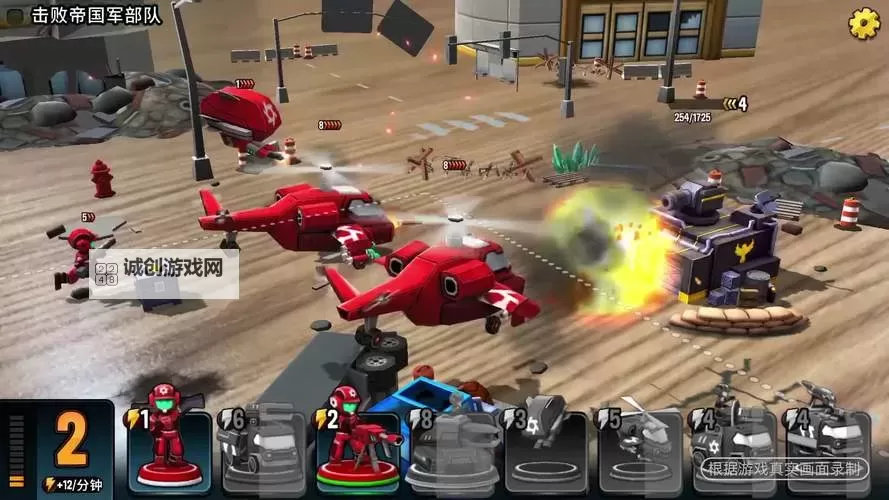Pick the cost-8 tank card
Viewport: 889px width, 500px height.
(452, 451)
